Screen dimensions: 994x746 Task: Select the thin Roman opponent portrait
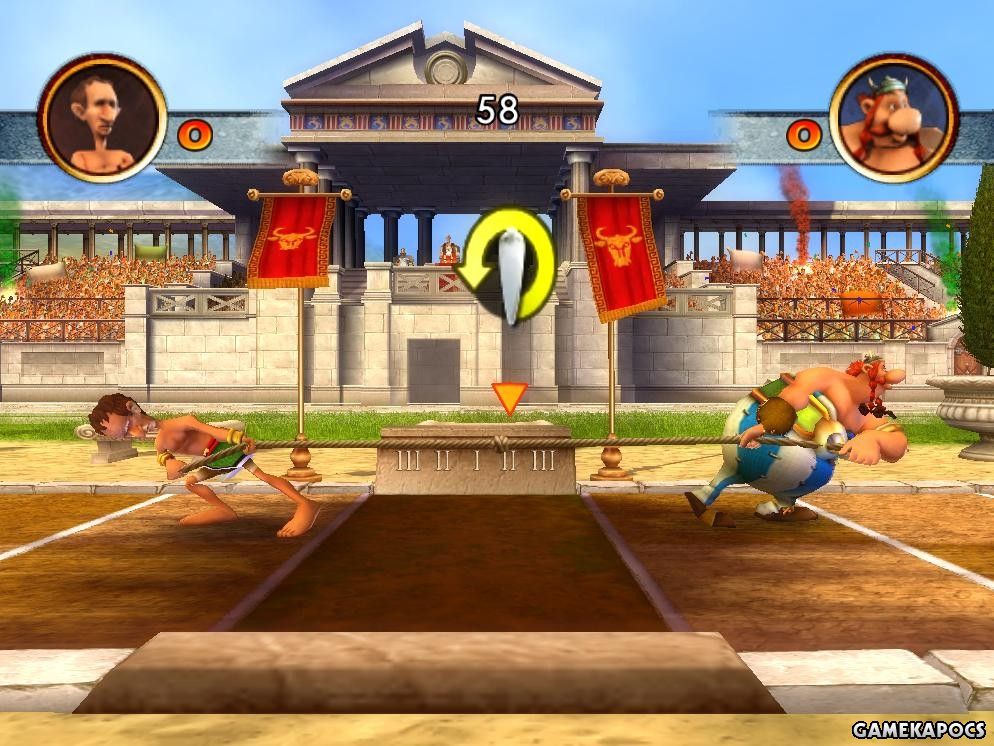tap(102, 118)
